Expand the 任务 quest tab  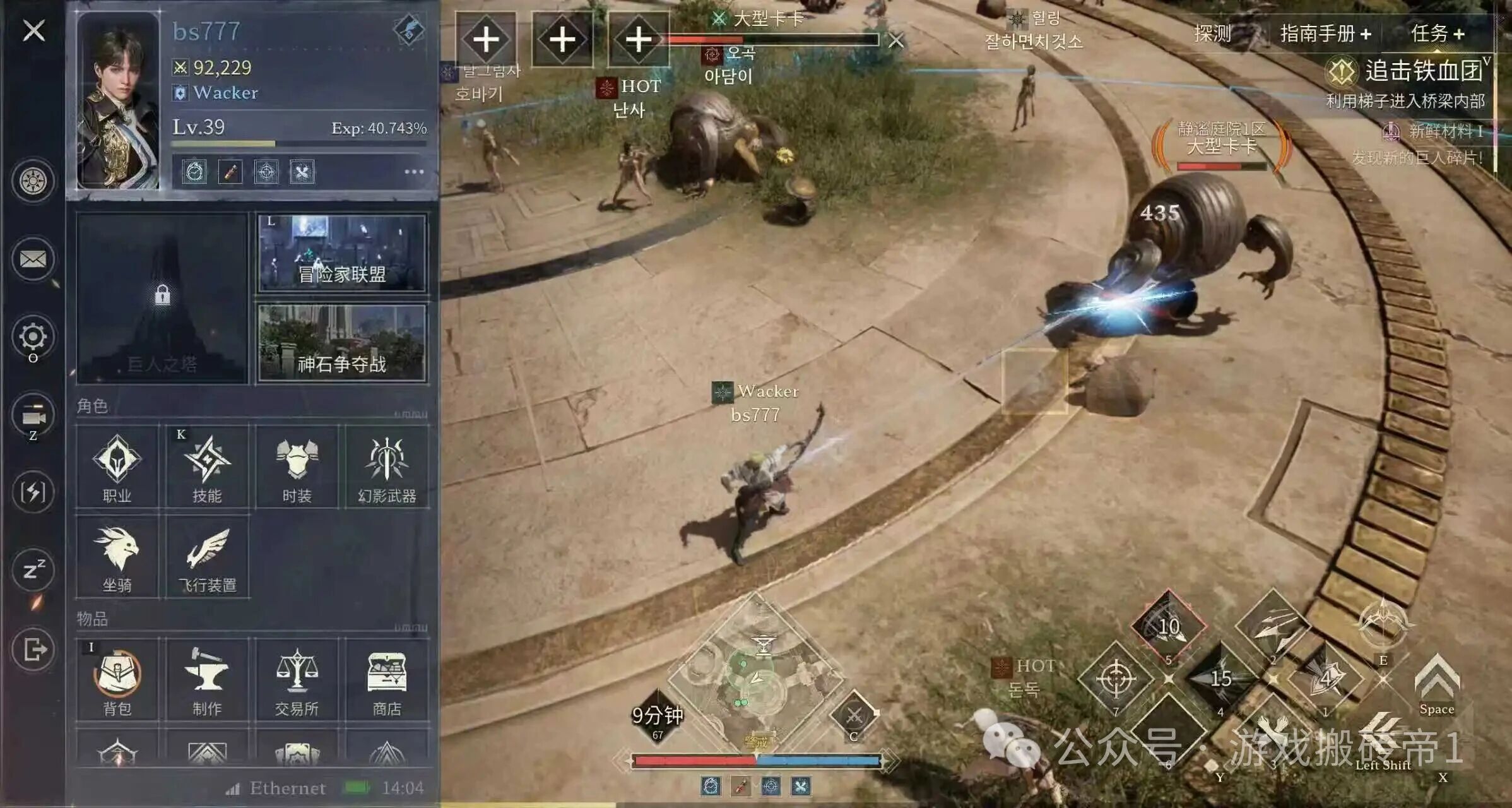(x=1438, y=33)
